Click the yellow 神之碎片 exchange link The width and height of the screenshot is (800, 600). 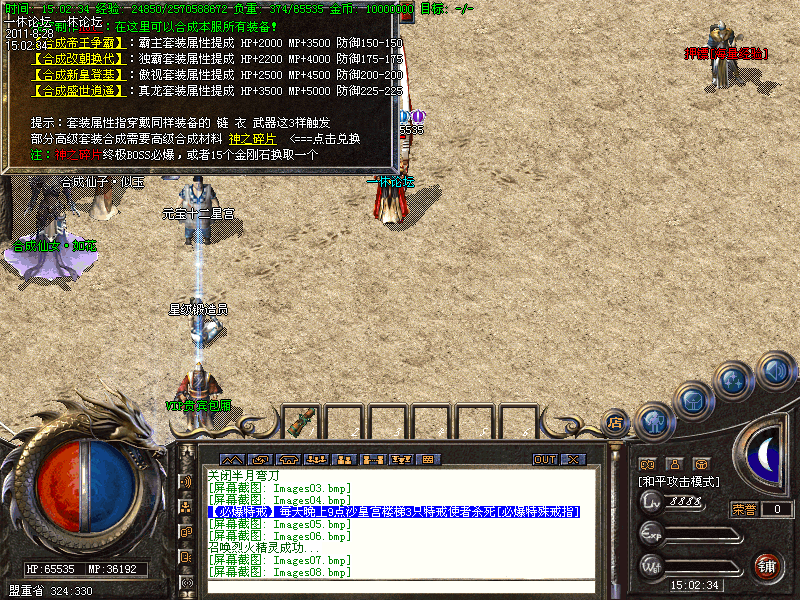point(251,139)
